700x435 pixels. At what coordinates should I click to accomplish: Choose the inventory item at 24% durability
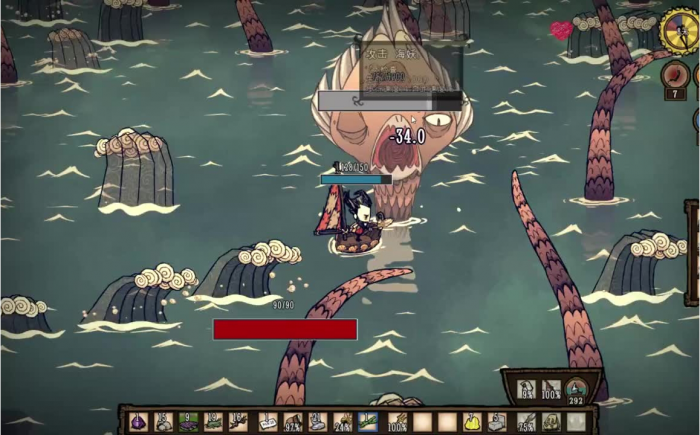pos(343,422)
